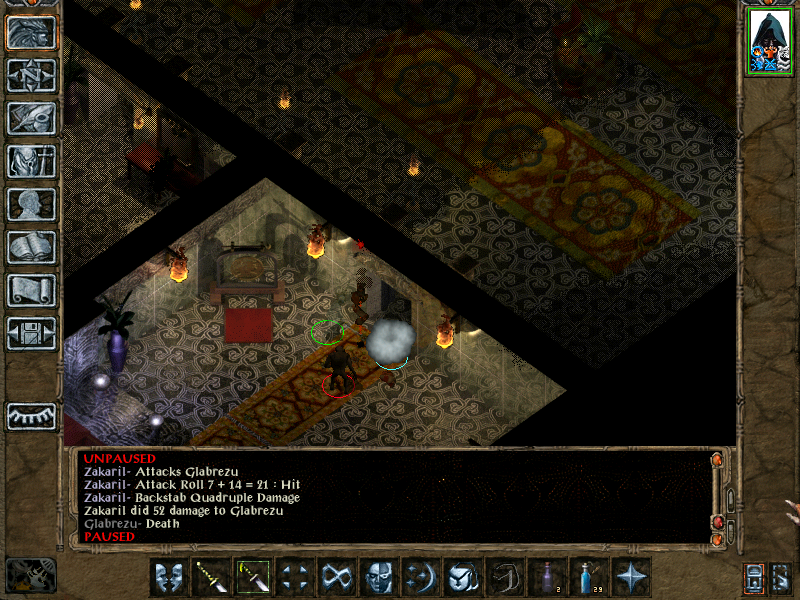The width and height of the screenshot is (800, 600).
Task: Show the character record bust button
Action: click(x=31, y=204)
